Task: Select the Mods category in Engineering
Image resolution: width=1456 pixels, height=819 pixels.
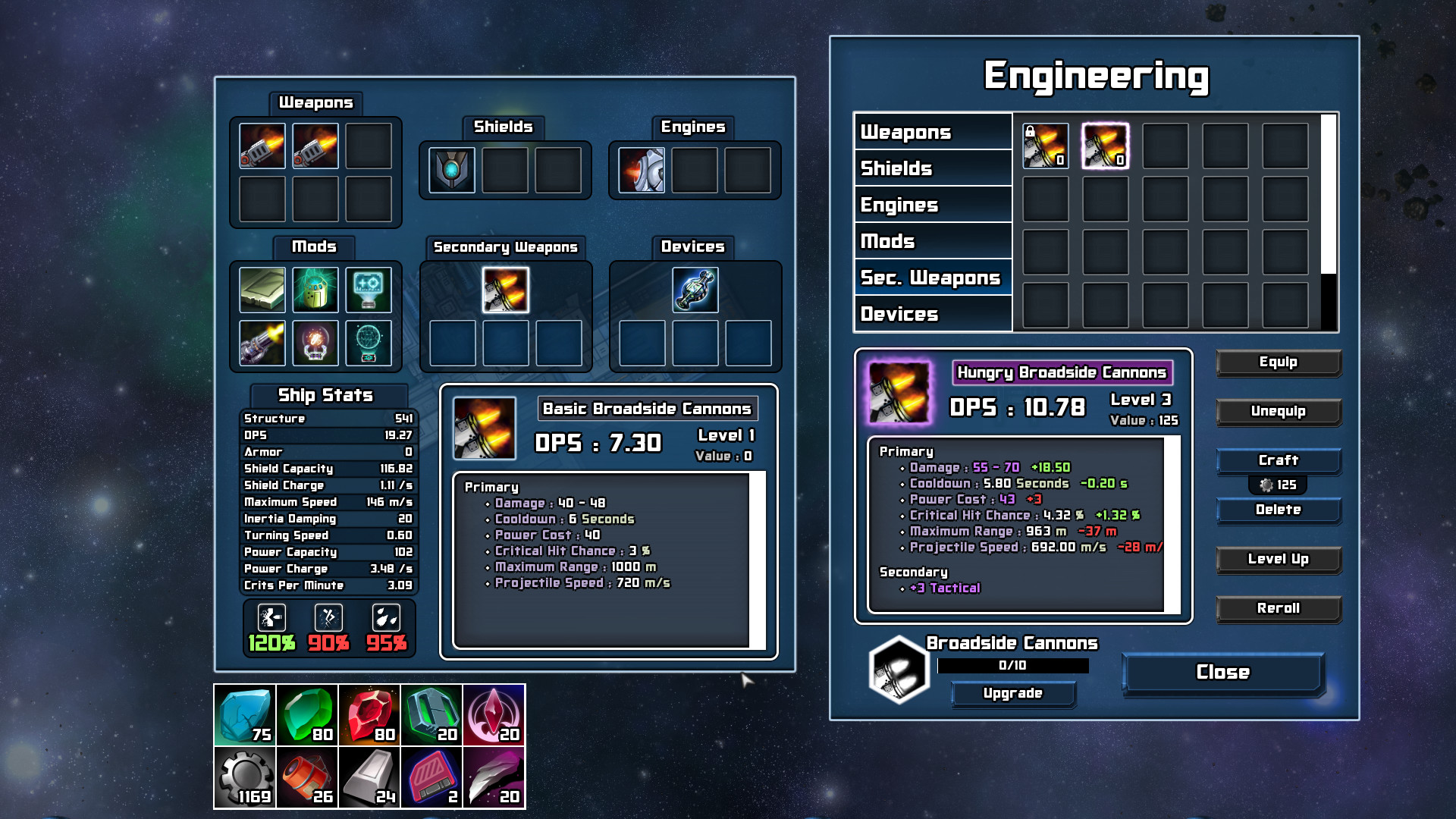Action: tap(933, 240)
